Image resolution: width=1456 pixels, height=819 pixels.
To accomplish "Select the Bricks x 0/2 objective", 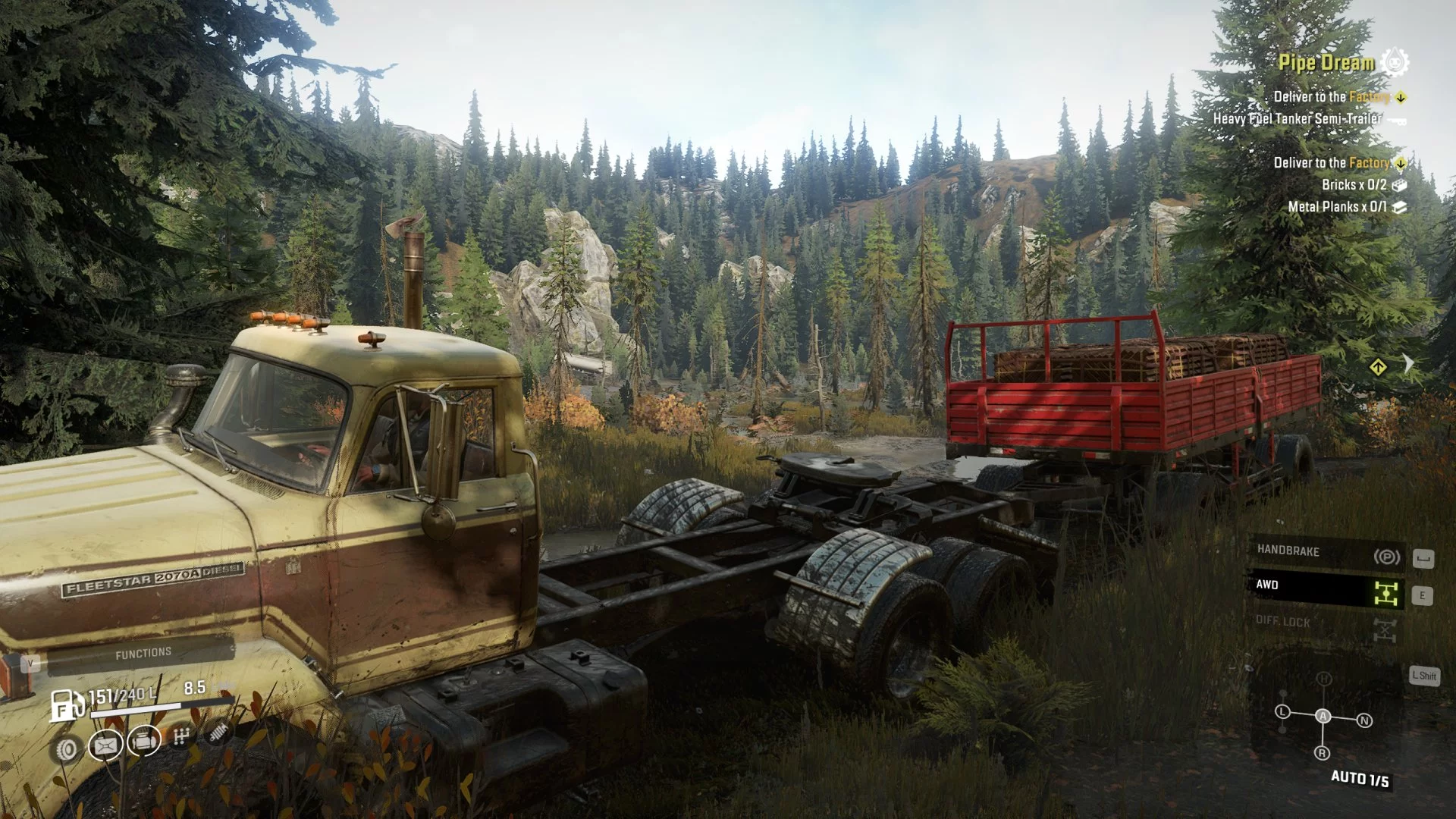I will click(1354, 185).
